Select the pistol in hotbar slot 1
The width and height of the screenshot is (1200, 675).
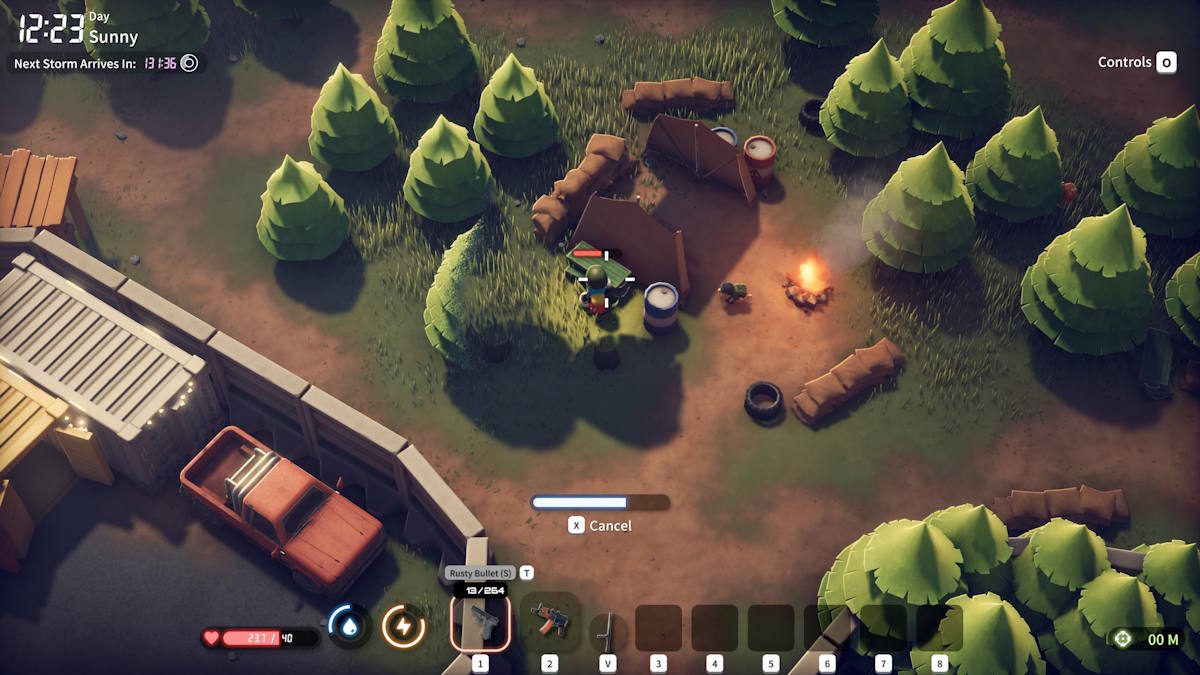[x=480, y=624]
